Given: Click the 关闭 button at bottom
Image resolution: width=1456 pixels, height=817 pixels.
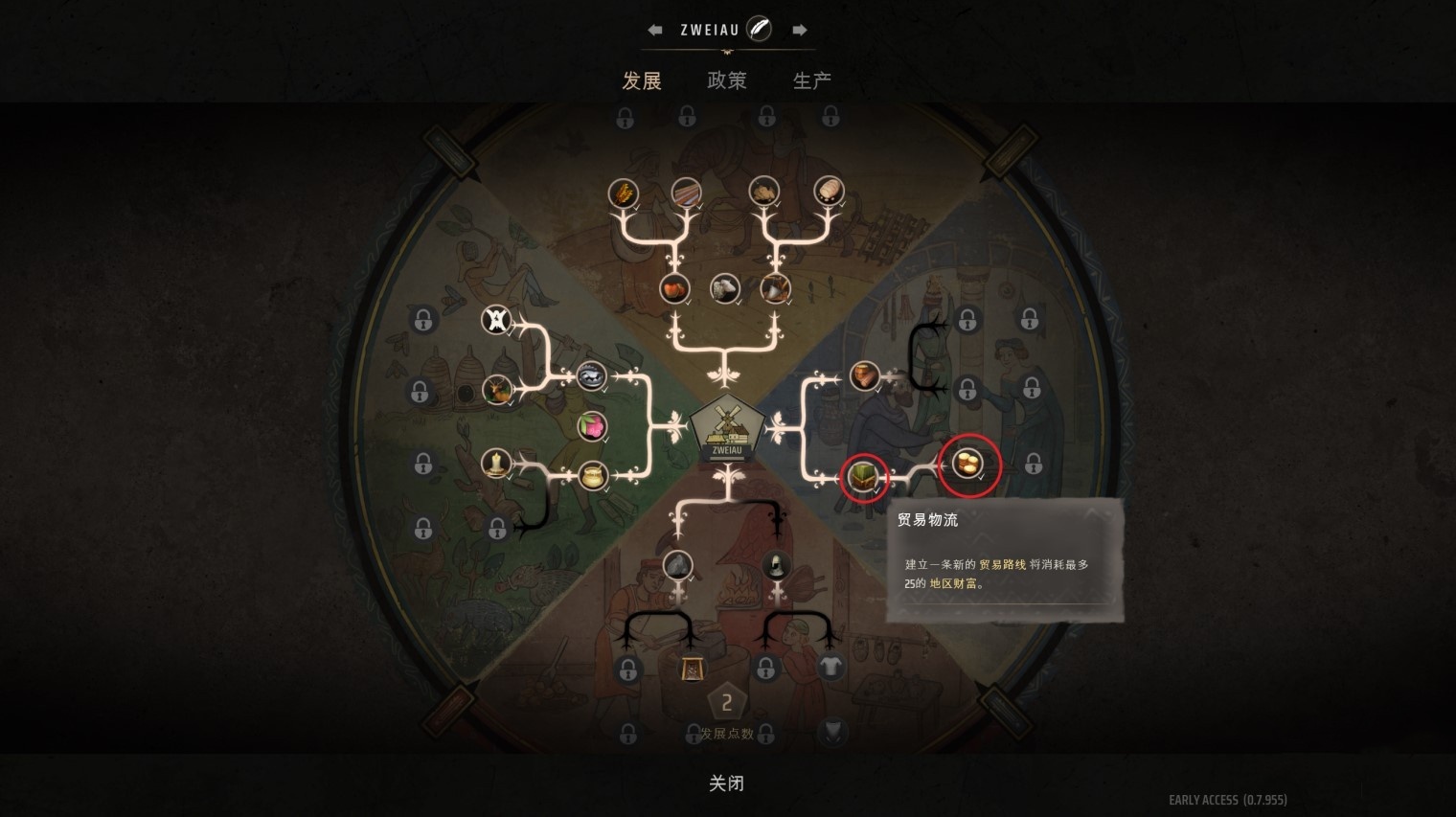Looking at the screenshot, I should click(x=726, y=783).
